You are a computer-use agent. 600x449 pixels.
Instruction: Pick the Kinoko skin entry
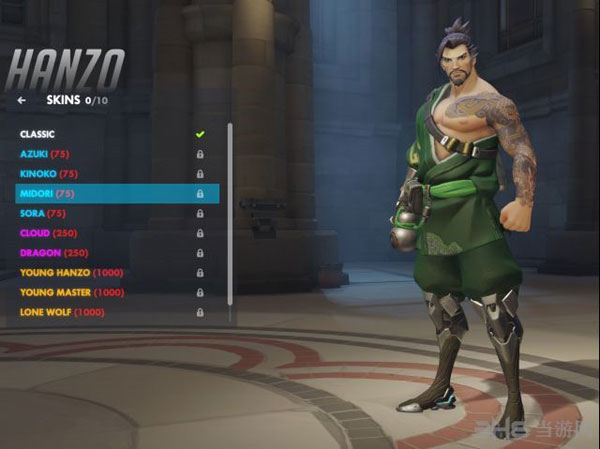coord(45,174)
